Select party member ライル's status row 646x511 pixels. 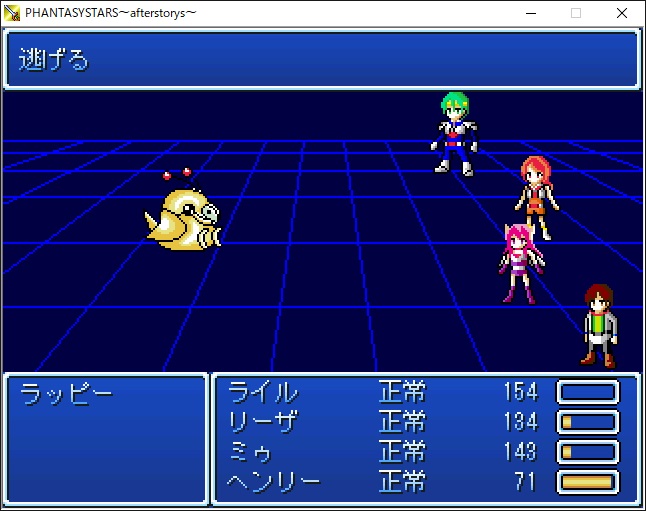pos(264,392)
